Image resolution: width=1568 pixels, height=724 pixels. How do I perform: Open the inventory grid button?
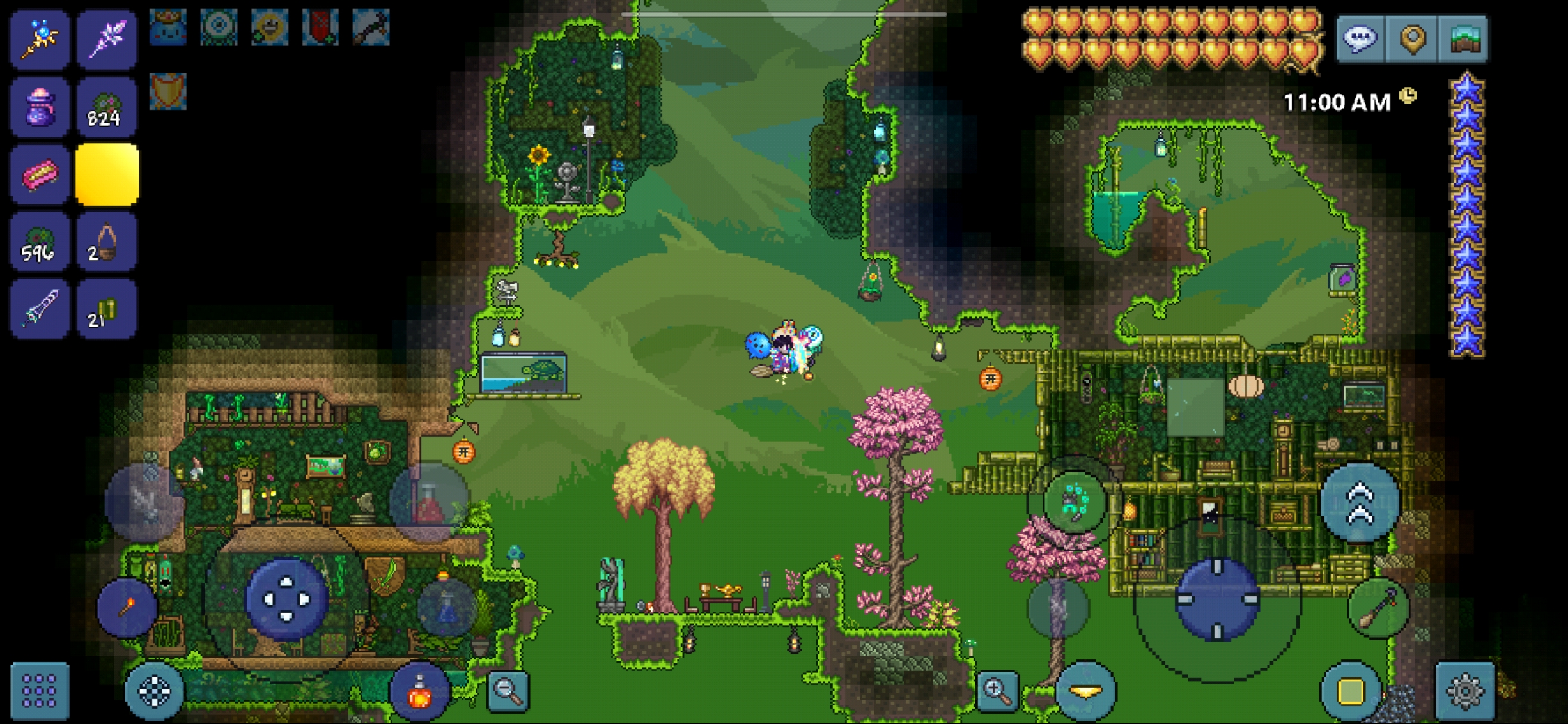point(40,690)
